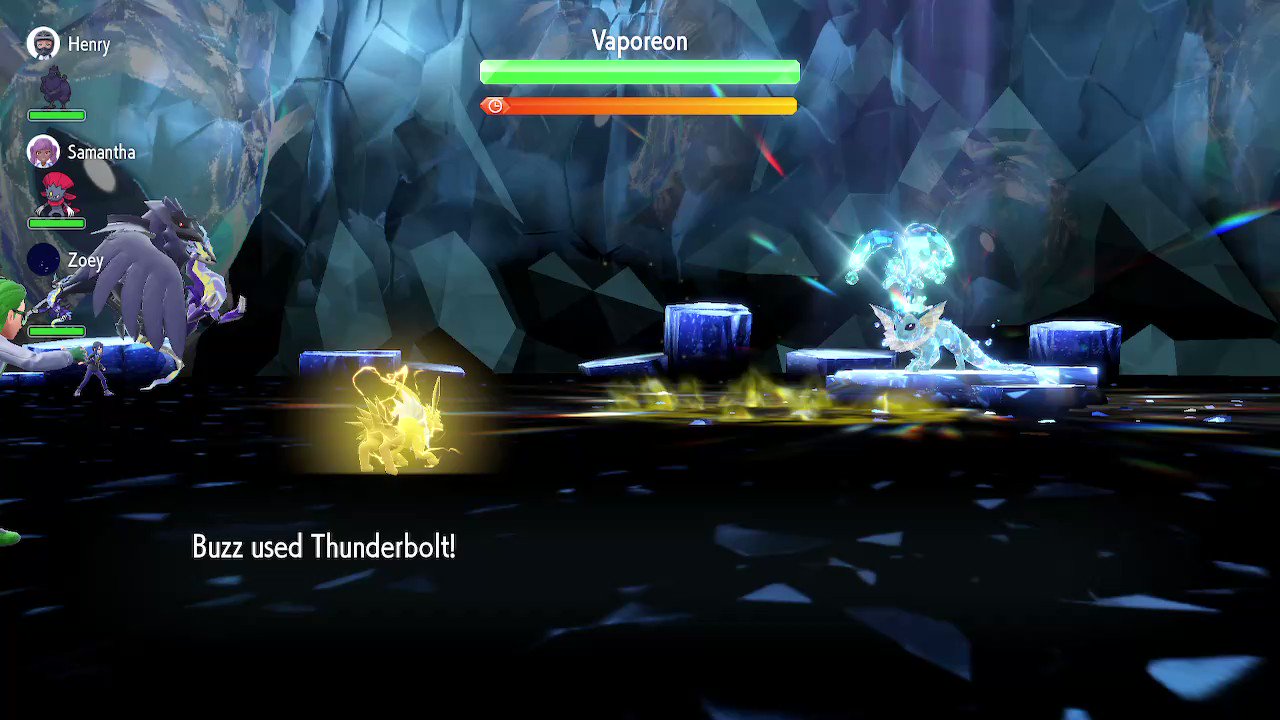Click the Vaporeon name label
Screen dimensions: 1280x720
coord(639,41)
